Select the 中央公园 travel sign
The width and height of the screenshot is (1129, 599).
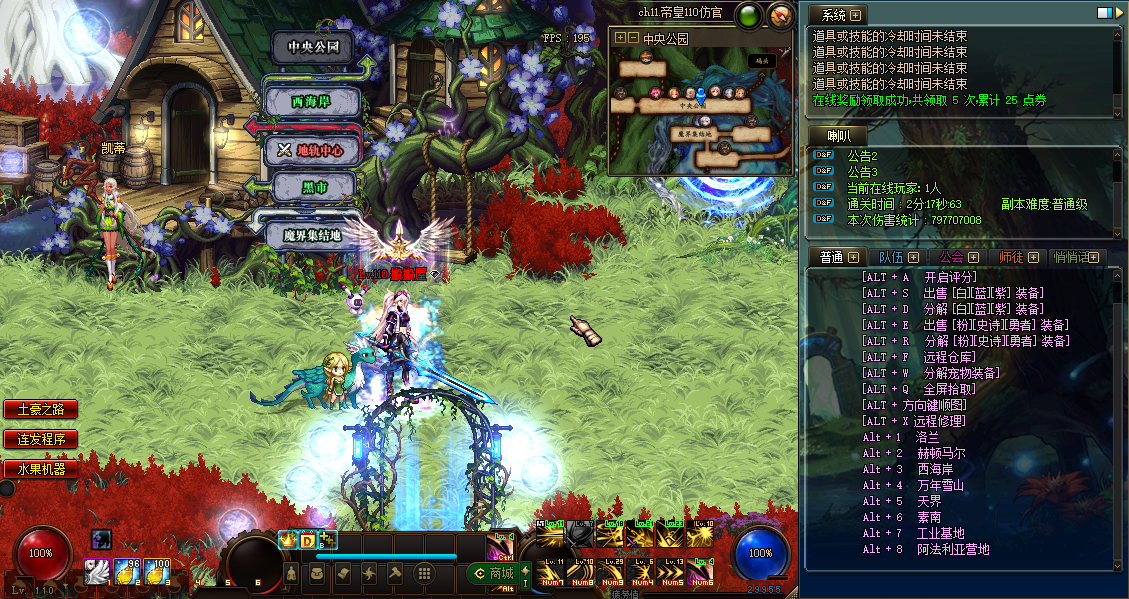click(314, 48)
